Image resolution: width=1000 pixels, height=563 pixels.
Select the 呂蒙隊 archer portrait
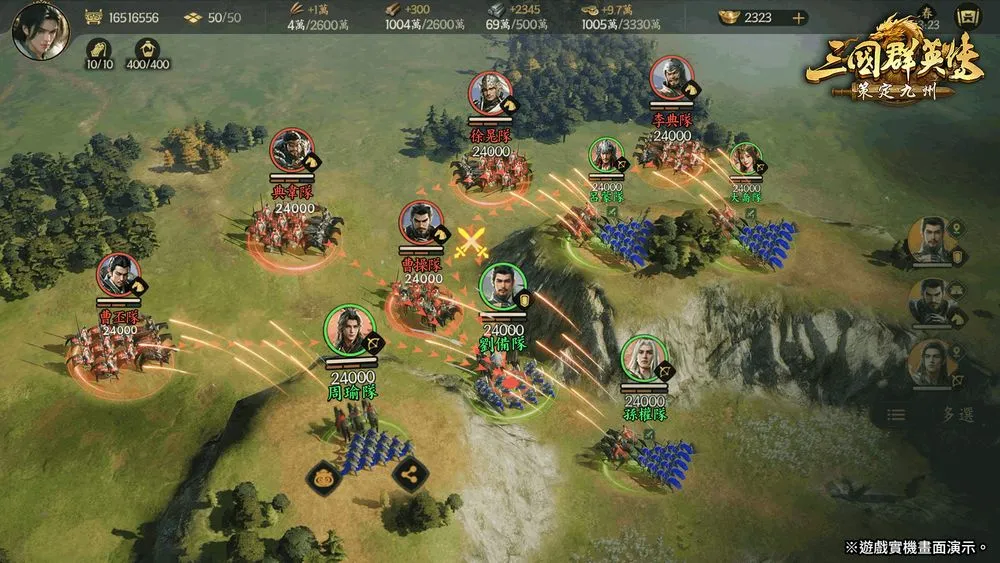pyautogui.click(x=605, y=155)
